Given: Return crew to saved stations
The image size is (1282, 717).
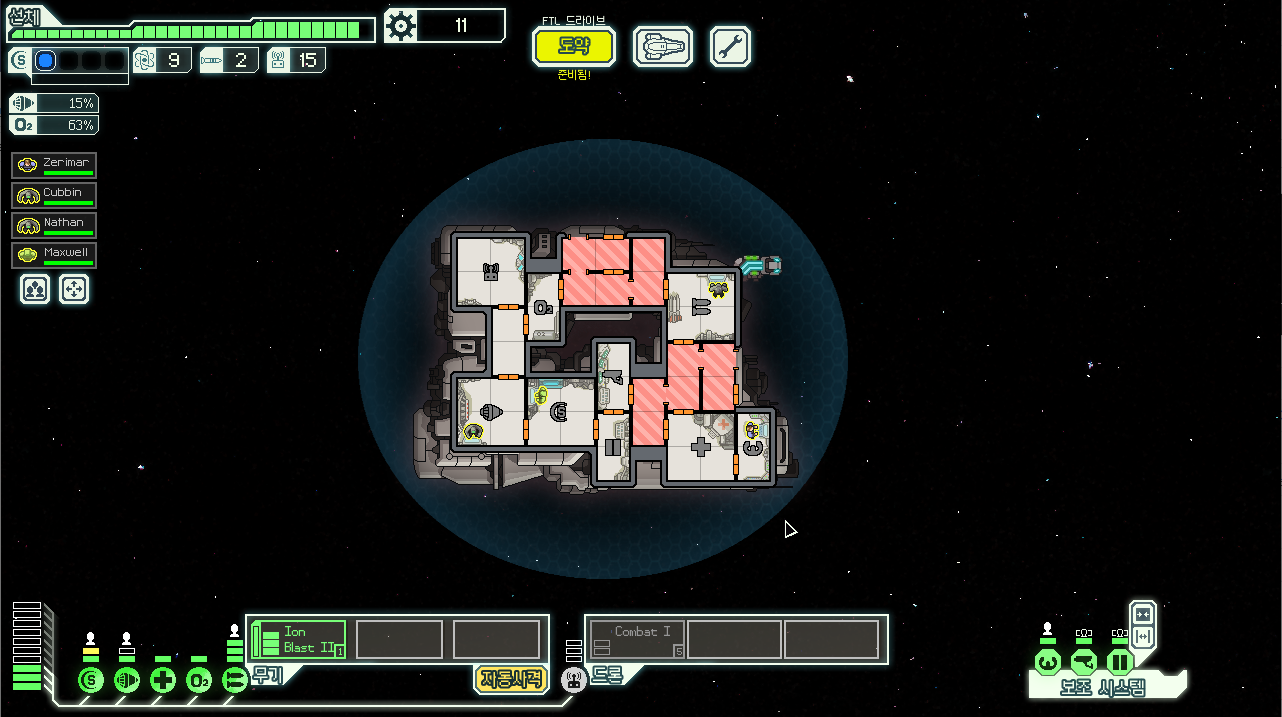Looking at the screenshot, I should pyautogui.click(x=75, y=290).
